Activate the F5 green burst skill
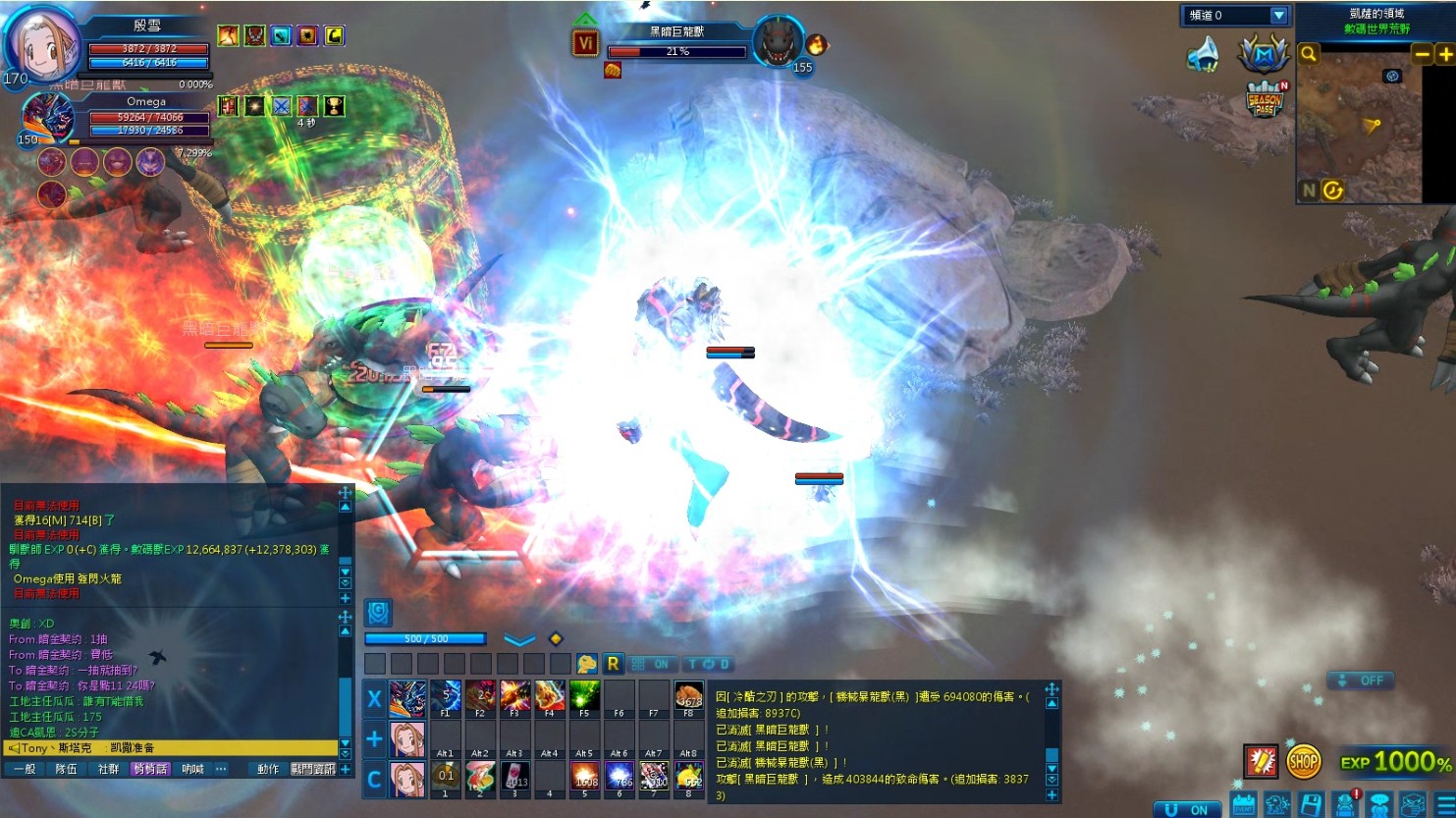Screen dimensions: 1456x818 [584, 696]
